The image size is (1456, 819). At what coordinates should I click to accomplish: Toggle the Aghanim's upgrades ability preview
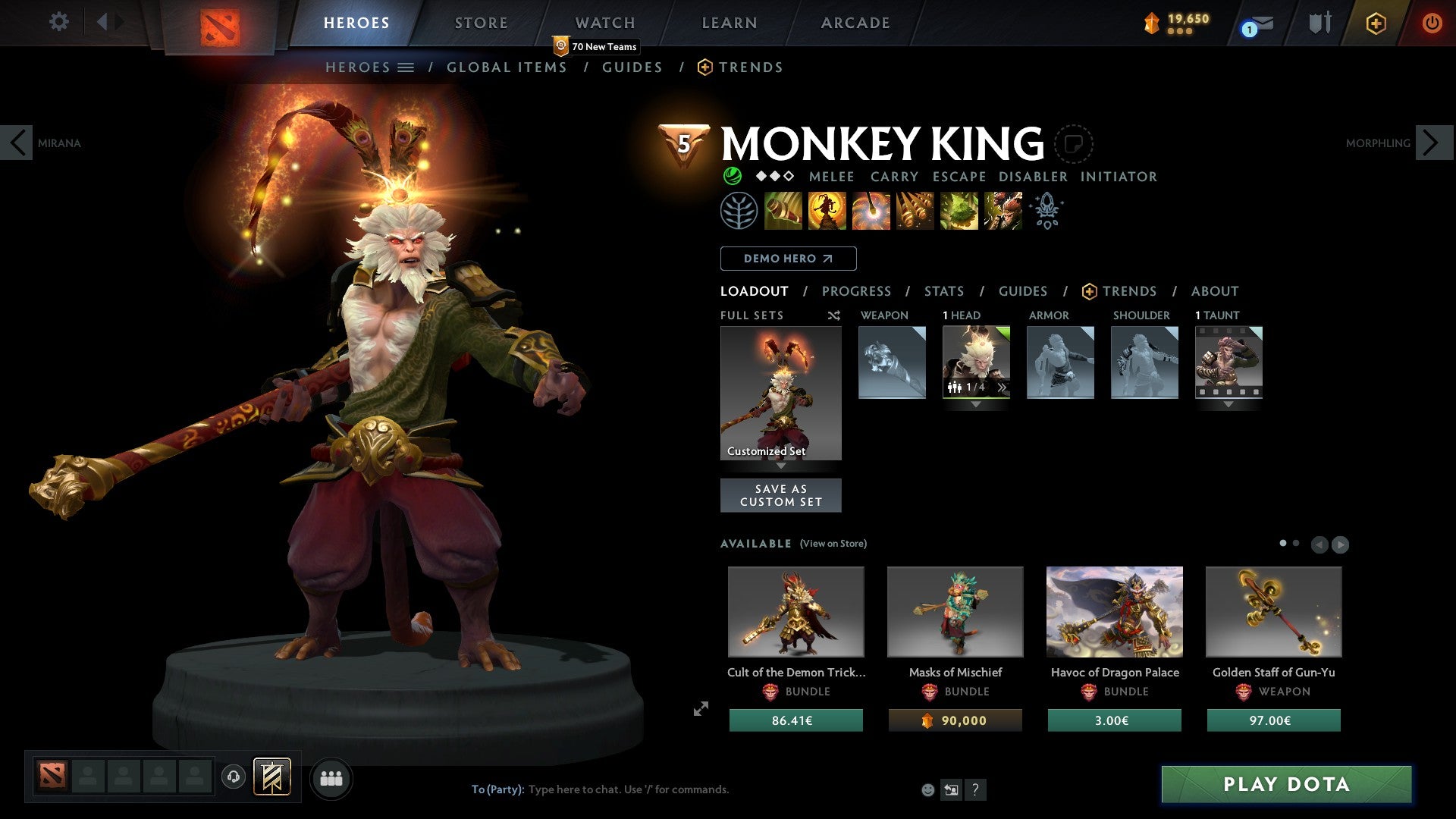pos(1046,212)
